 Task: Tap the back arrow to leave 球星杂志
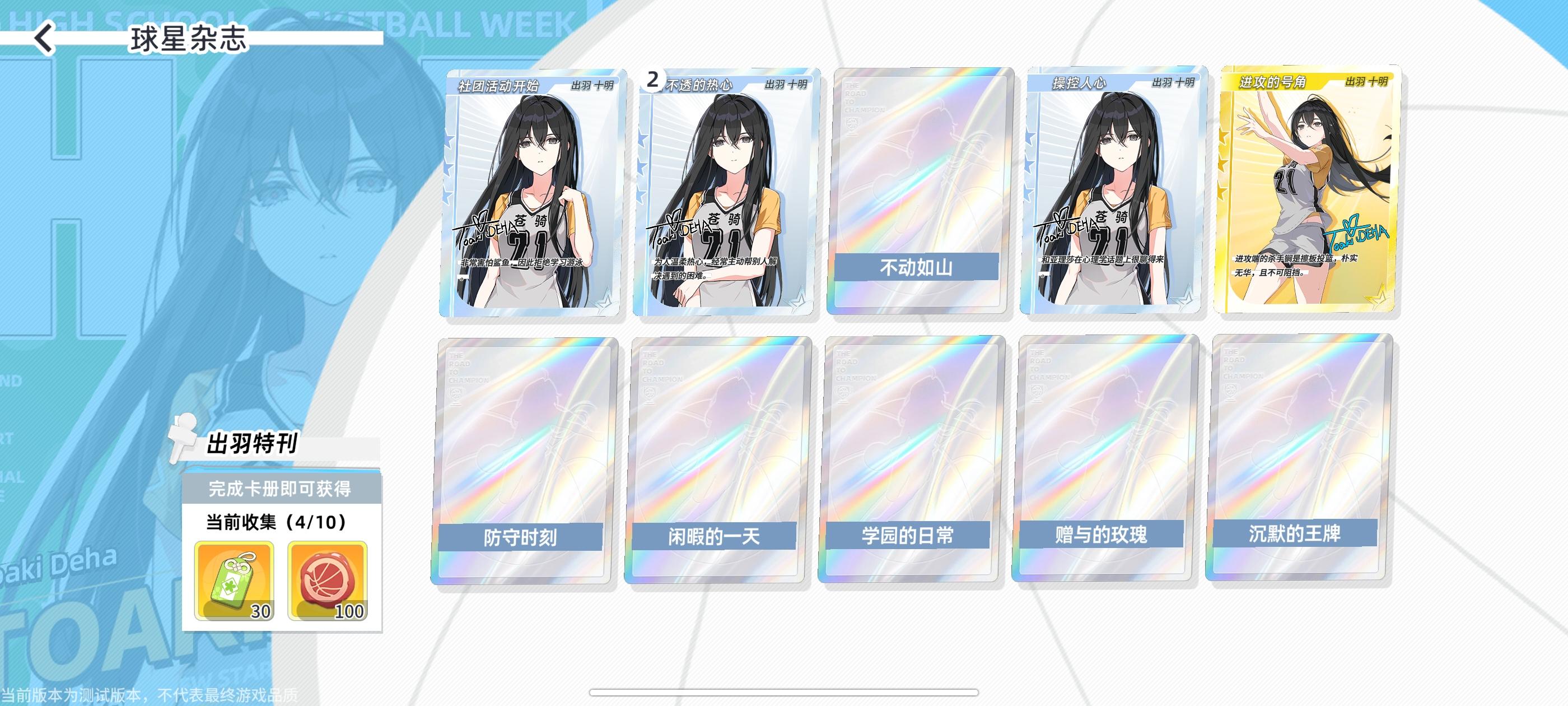44,40
